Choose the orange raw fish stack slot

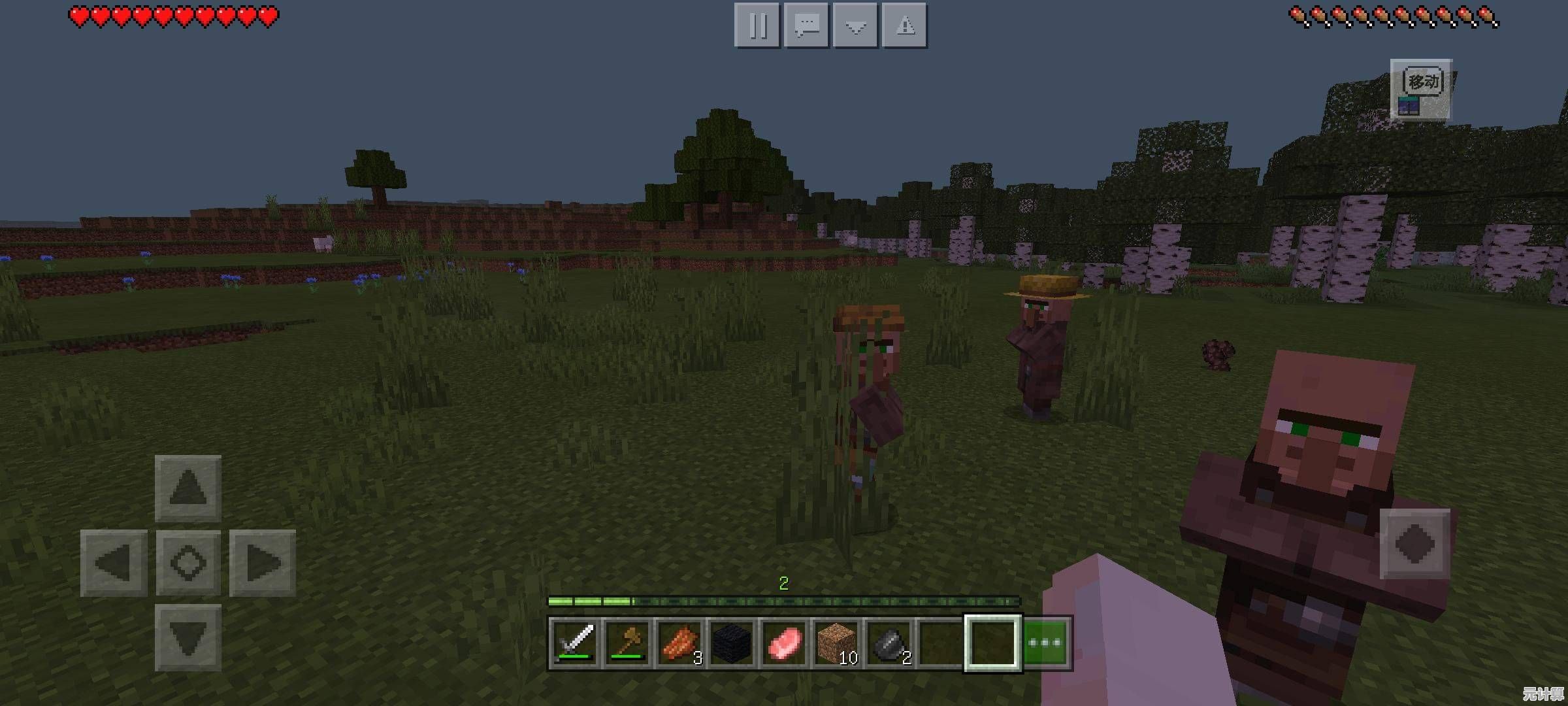pos(679,643)
